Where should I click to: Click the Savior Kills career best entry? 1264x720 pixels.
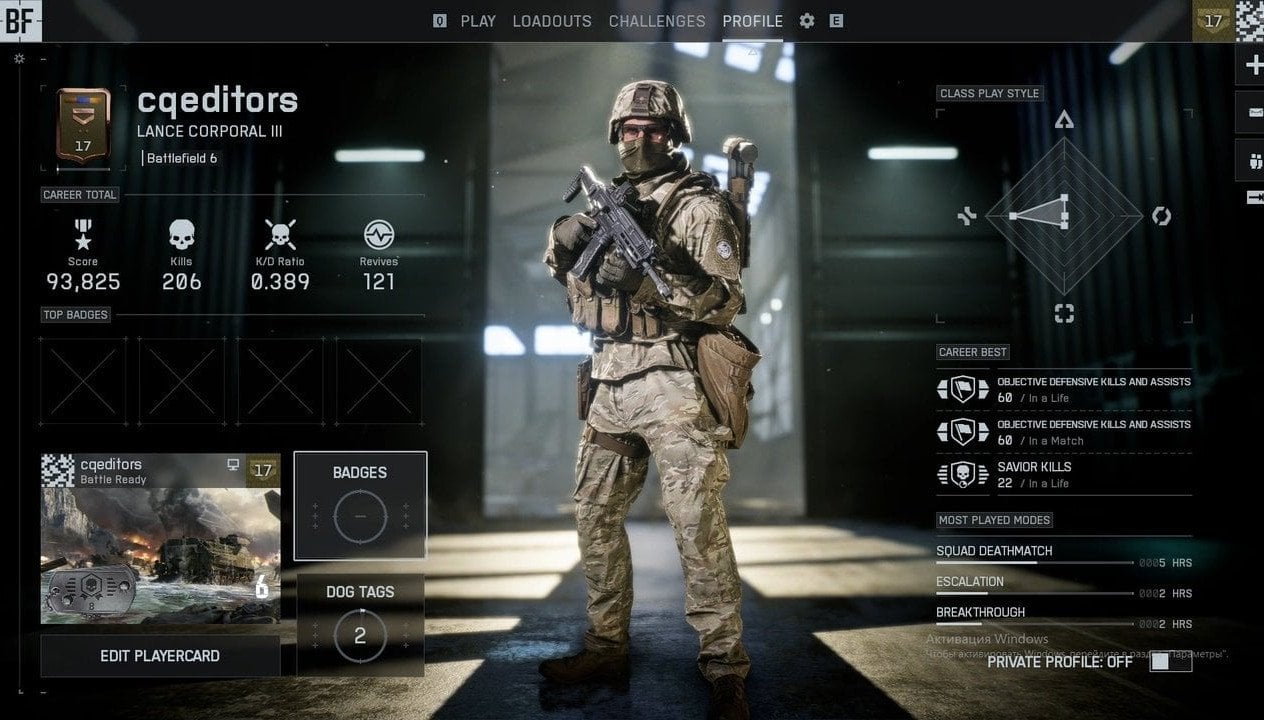1063,474
